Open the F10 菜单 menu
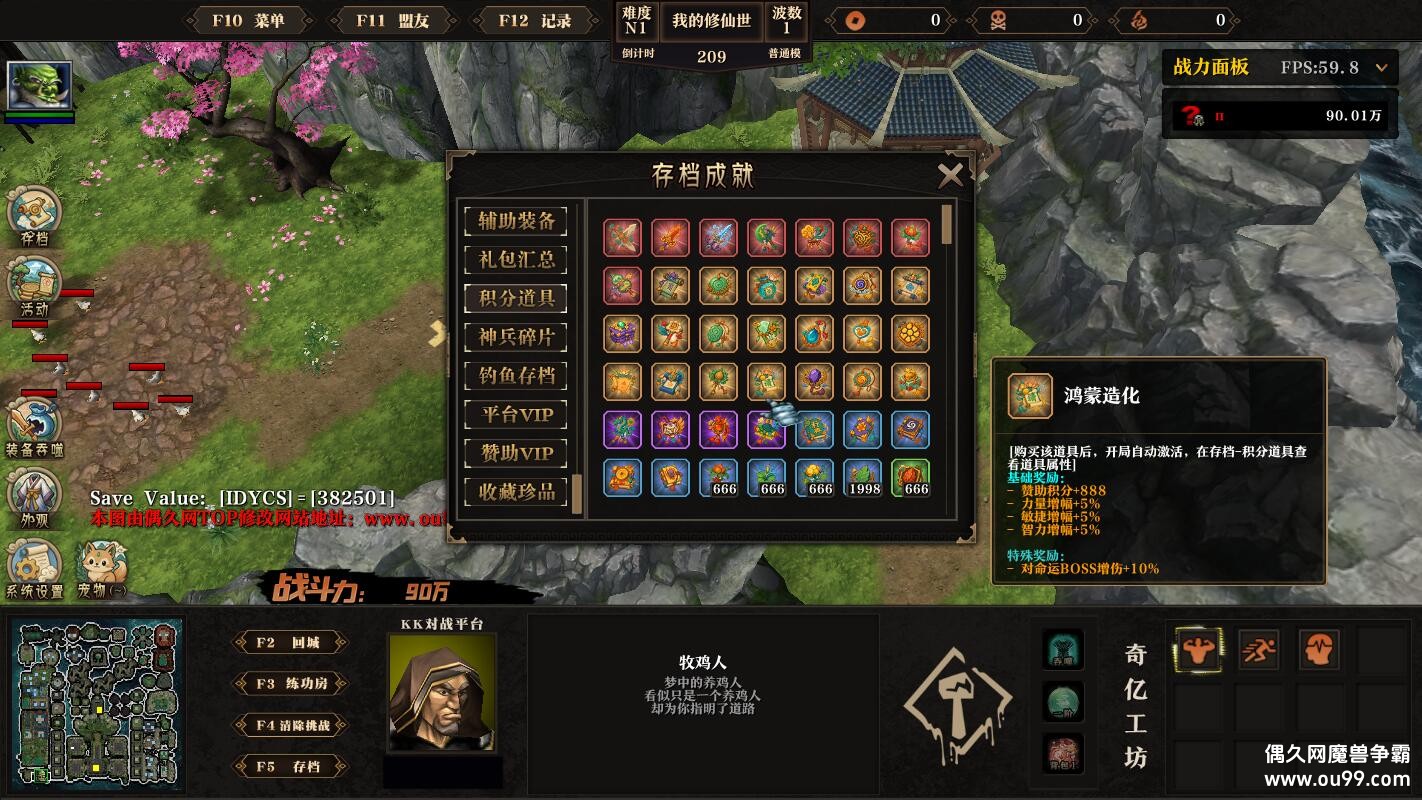The height and width of the screenshot is (800, 1422). pos(248,20)
